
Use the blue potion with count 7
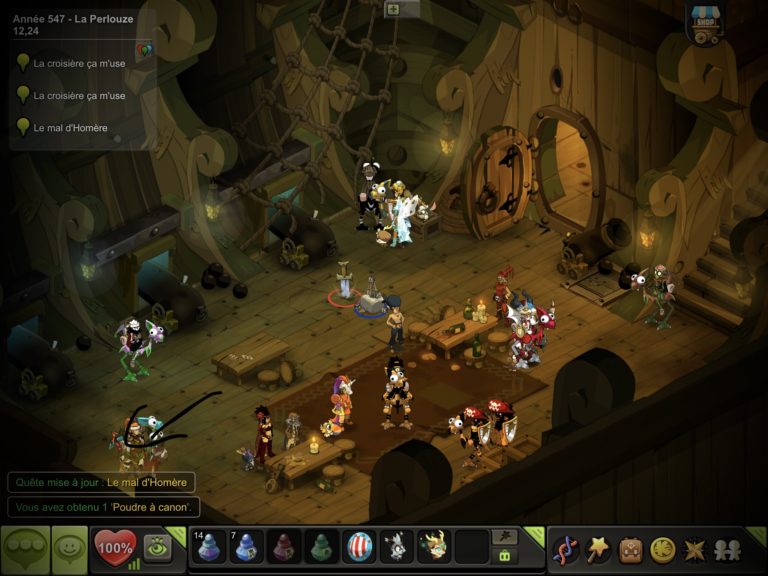(248, 547)
